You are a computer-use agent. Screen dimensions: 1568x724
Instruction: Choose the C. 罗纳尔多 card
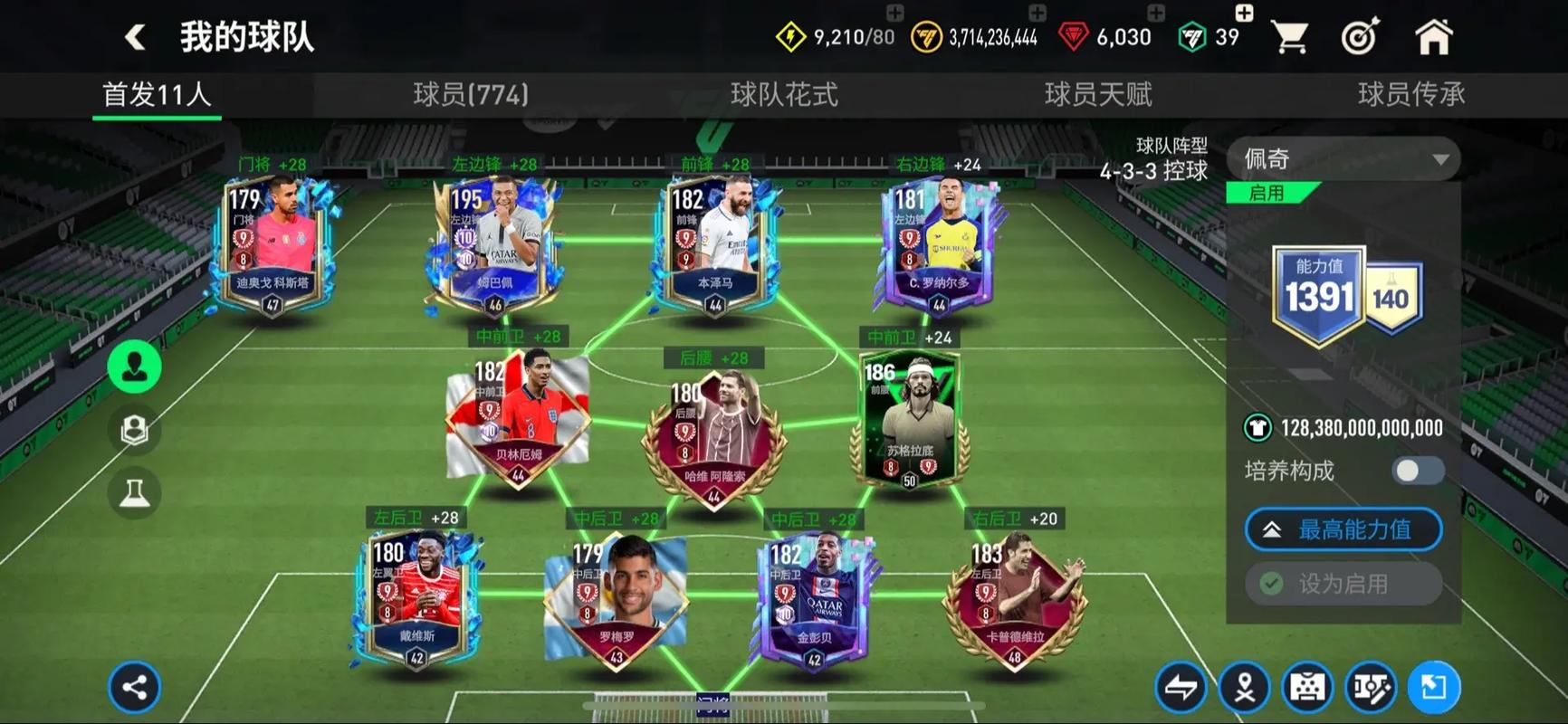pyautogui.click(x=939, y=244)
